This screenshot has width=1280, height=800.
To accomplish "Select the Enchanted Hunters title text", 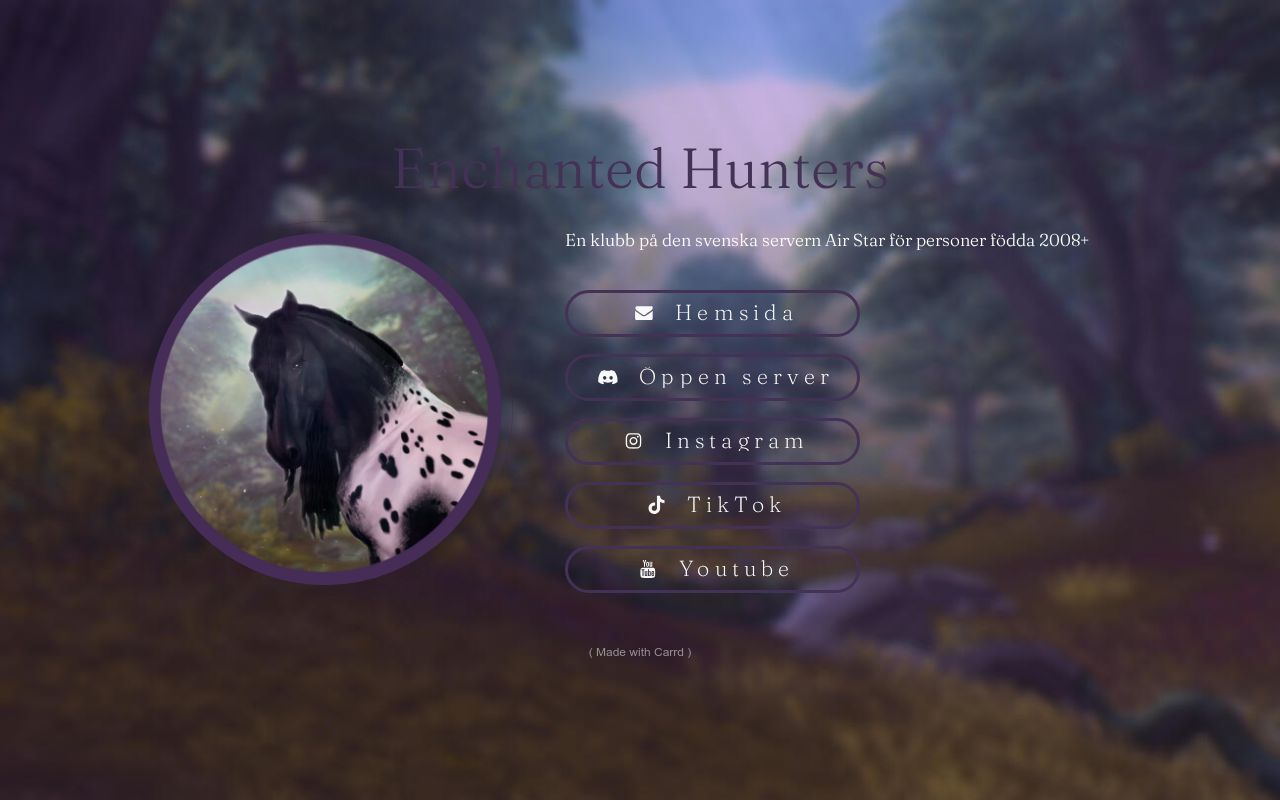I will coord(640,168).
